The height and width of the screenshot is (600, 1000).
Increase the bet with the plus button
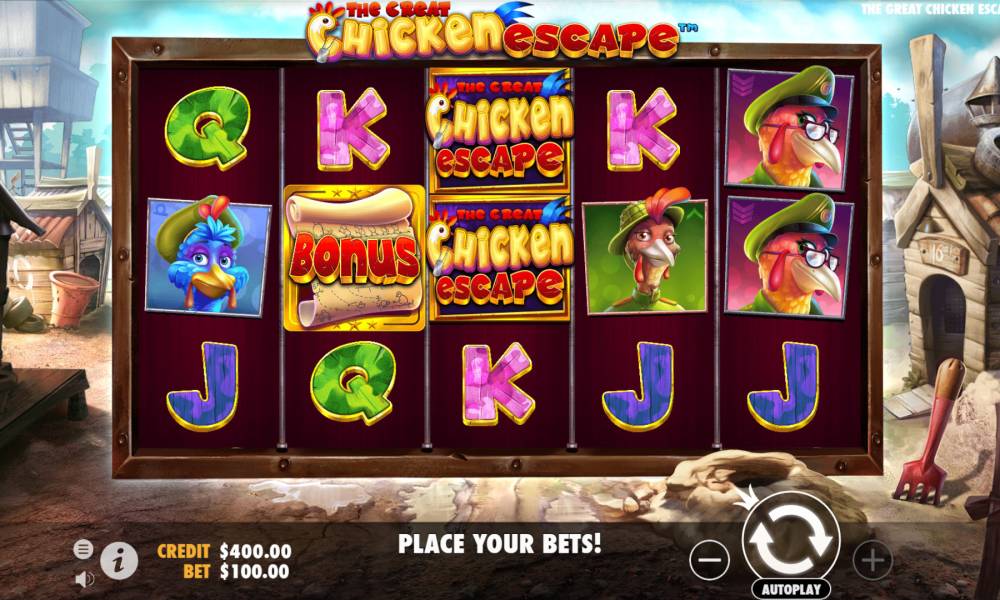[x=873, y=559]
